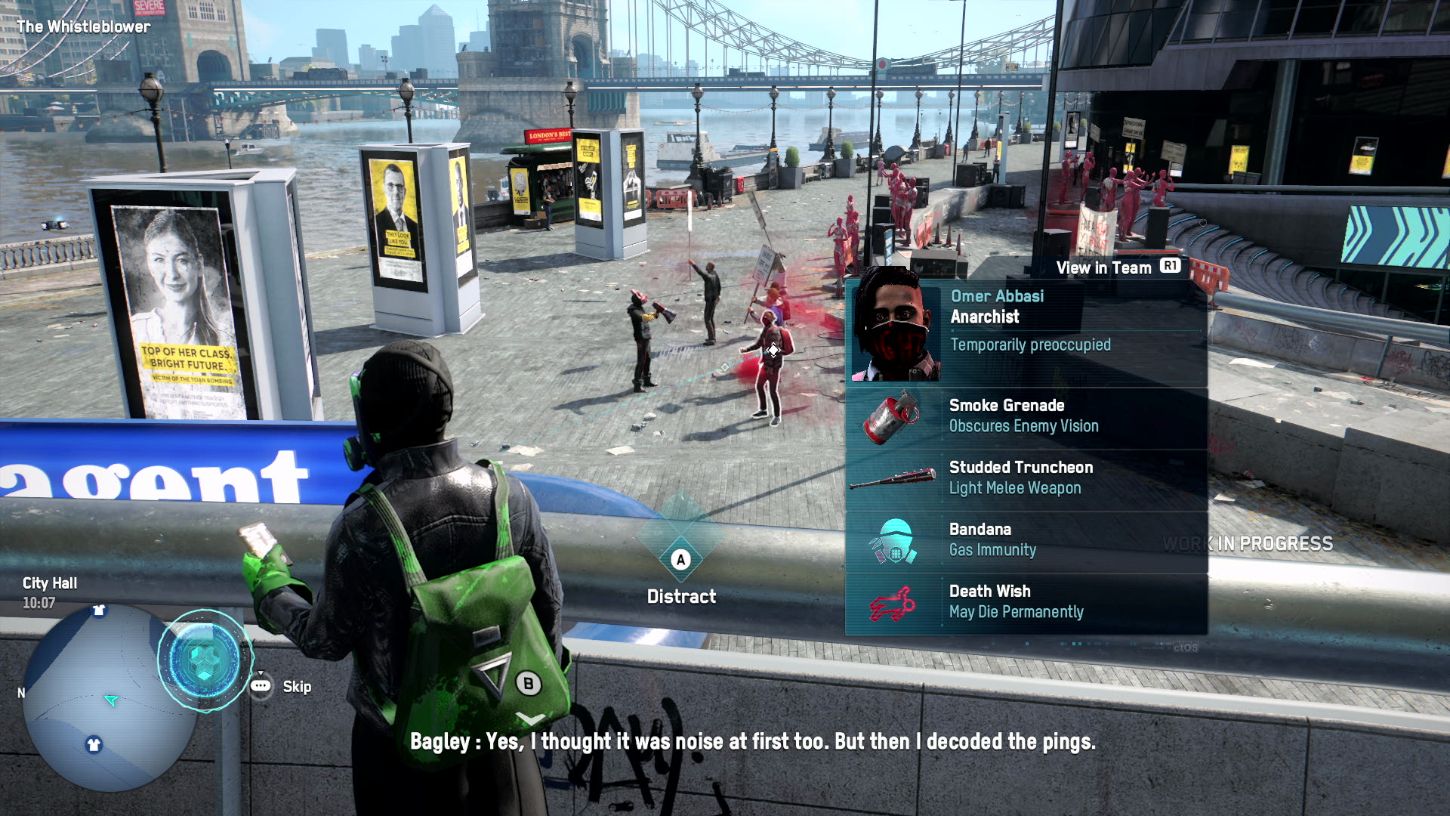Click the gamepad icon on the minimap
This screenshot has width=1450, height=816.
(x=205, y=660)
